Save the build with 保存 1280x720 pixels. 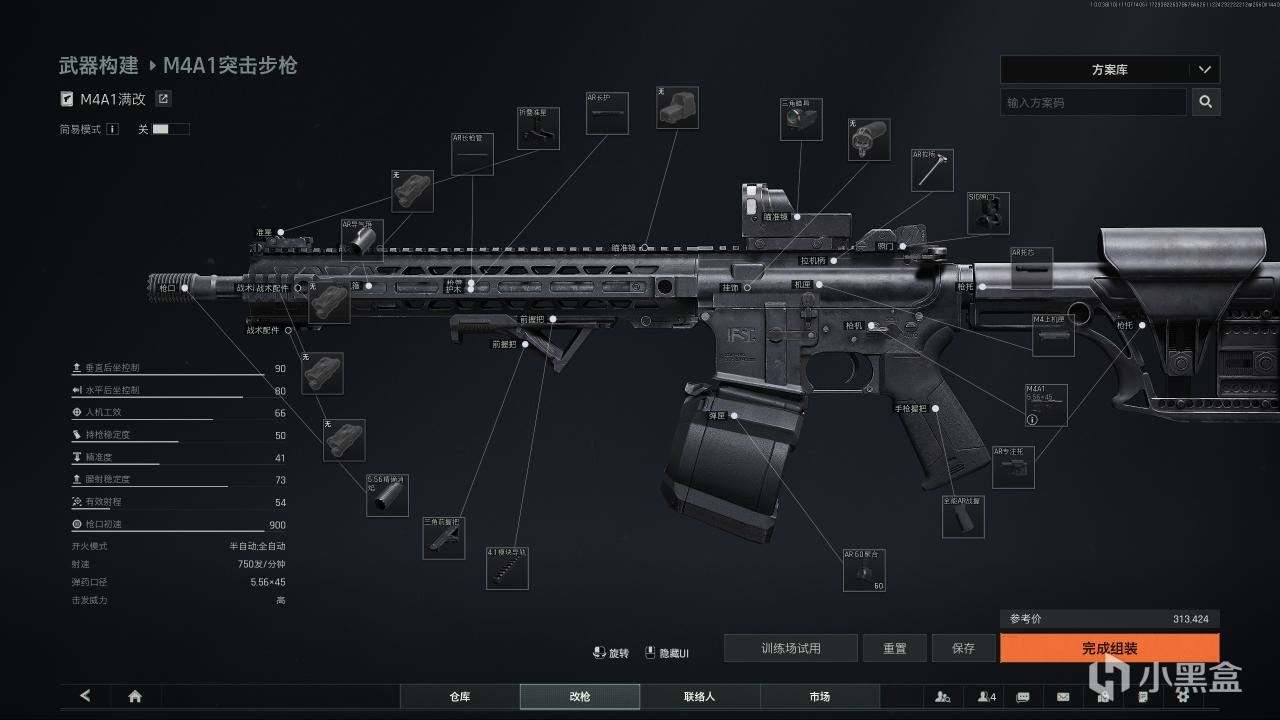963,648
